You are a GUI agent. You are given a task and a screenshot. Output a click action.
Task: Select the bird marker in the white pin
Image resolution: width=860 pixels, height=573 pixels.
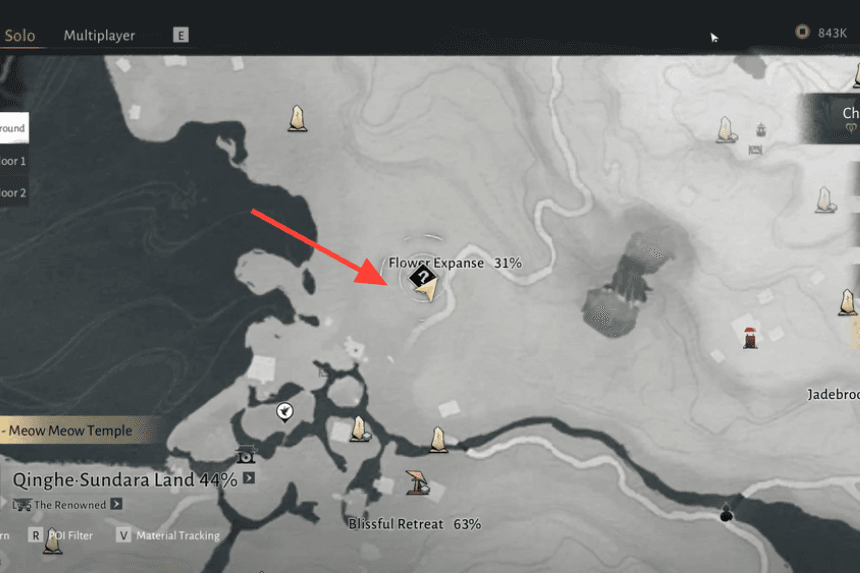point(285,410)
